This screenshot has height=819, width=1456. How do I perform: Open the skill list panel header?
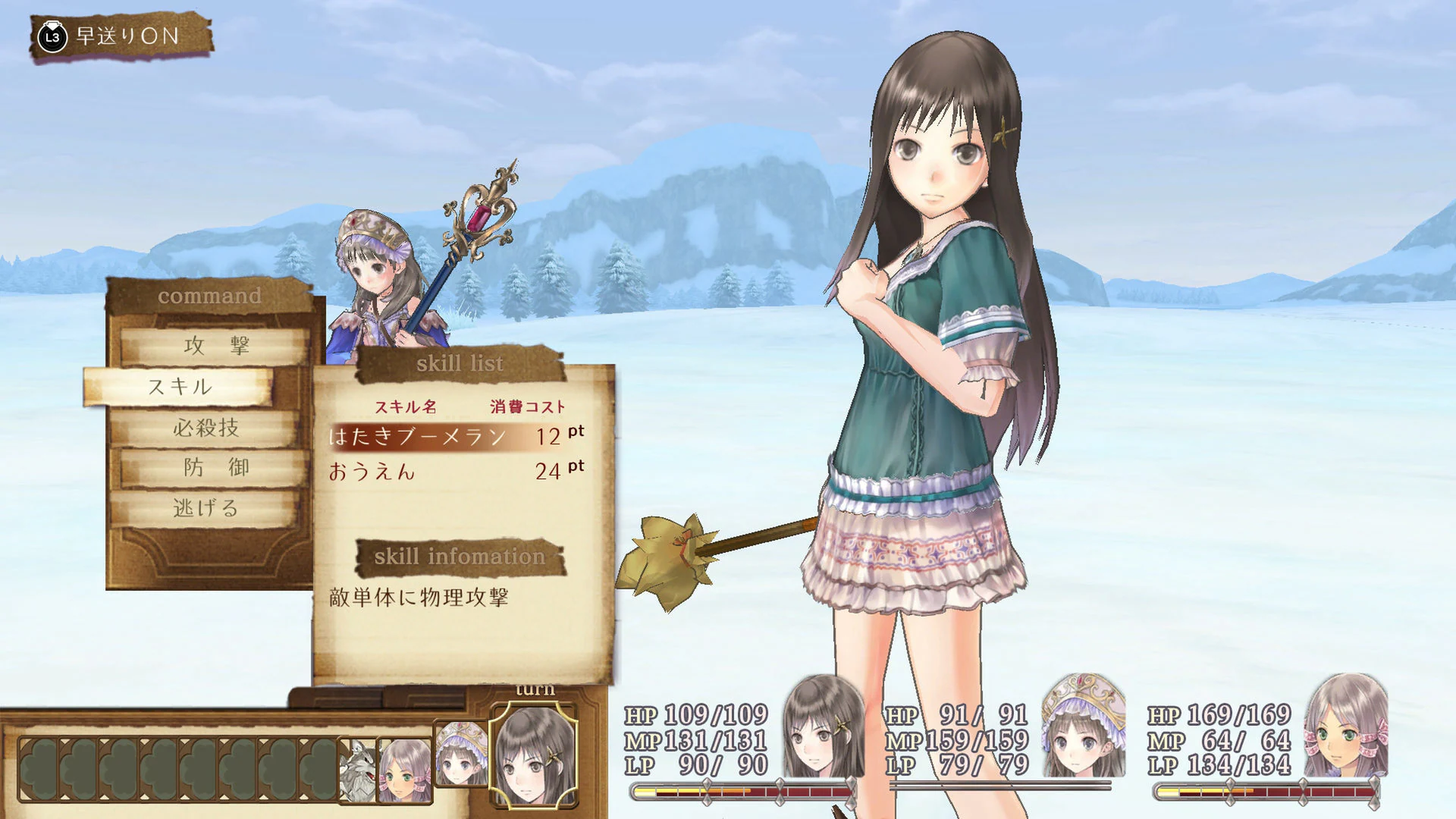[x=458, y=363]
